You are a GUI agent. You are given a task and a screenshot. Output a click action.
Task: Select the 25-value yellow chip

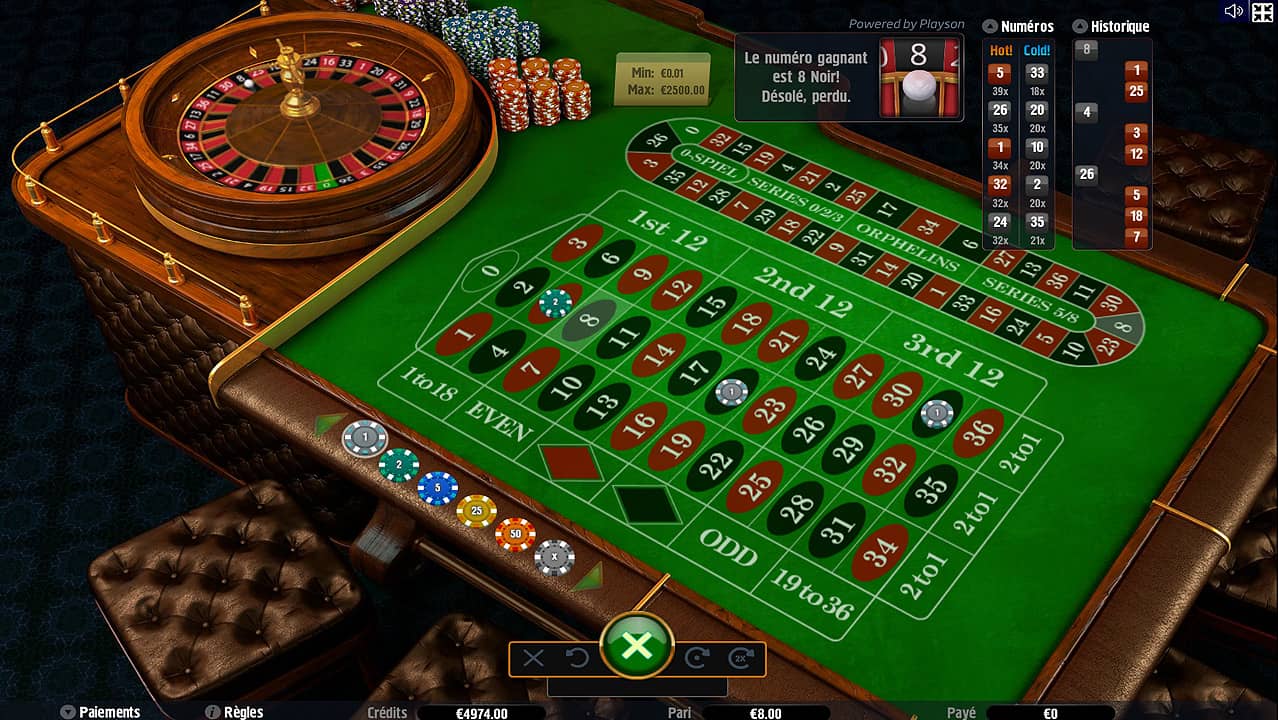476,511
